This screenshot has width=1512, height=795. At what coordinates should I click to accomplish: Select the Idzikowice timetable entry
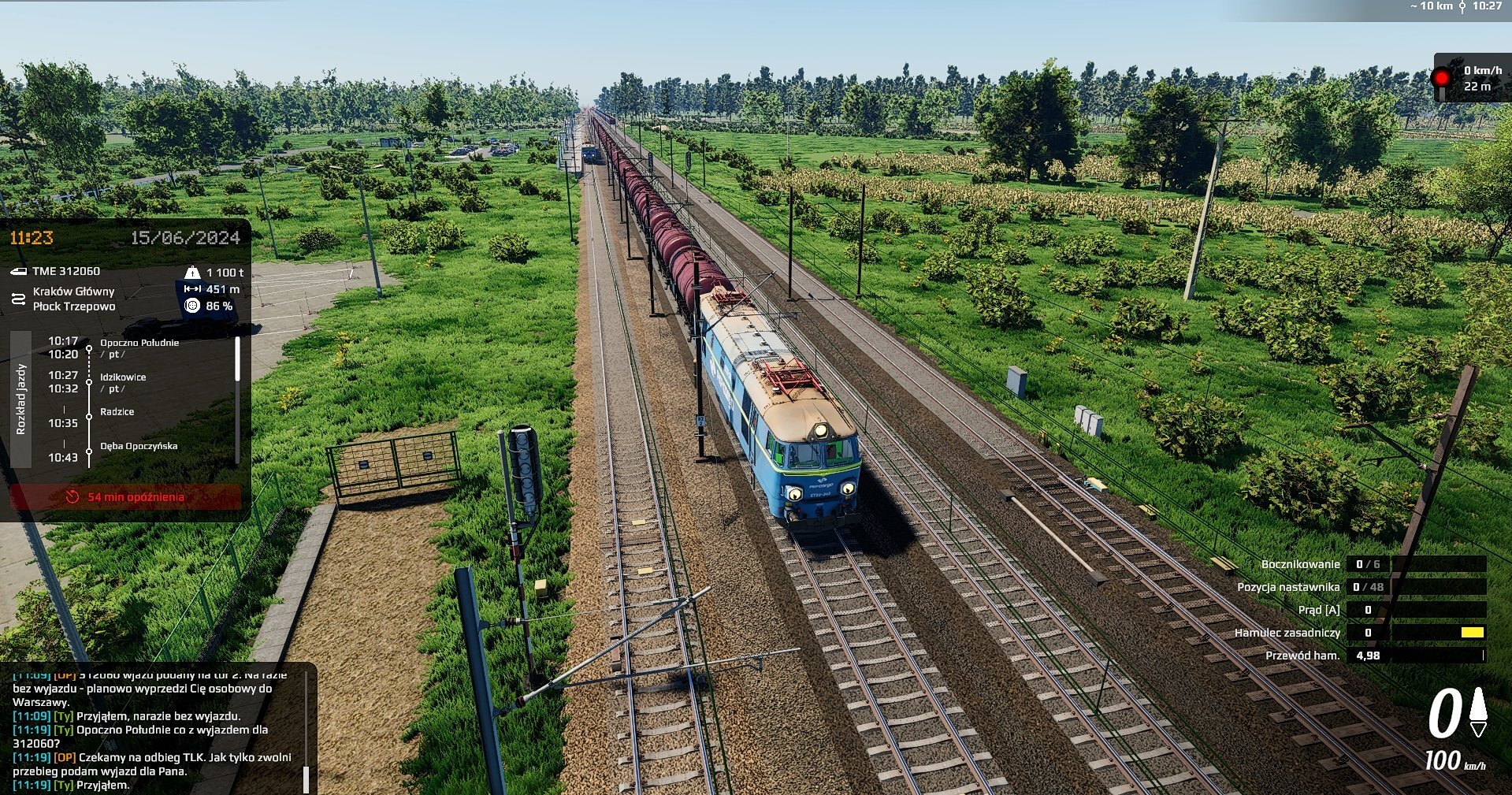pos(123,377)
